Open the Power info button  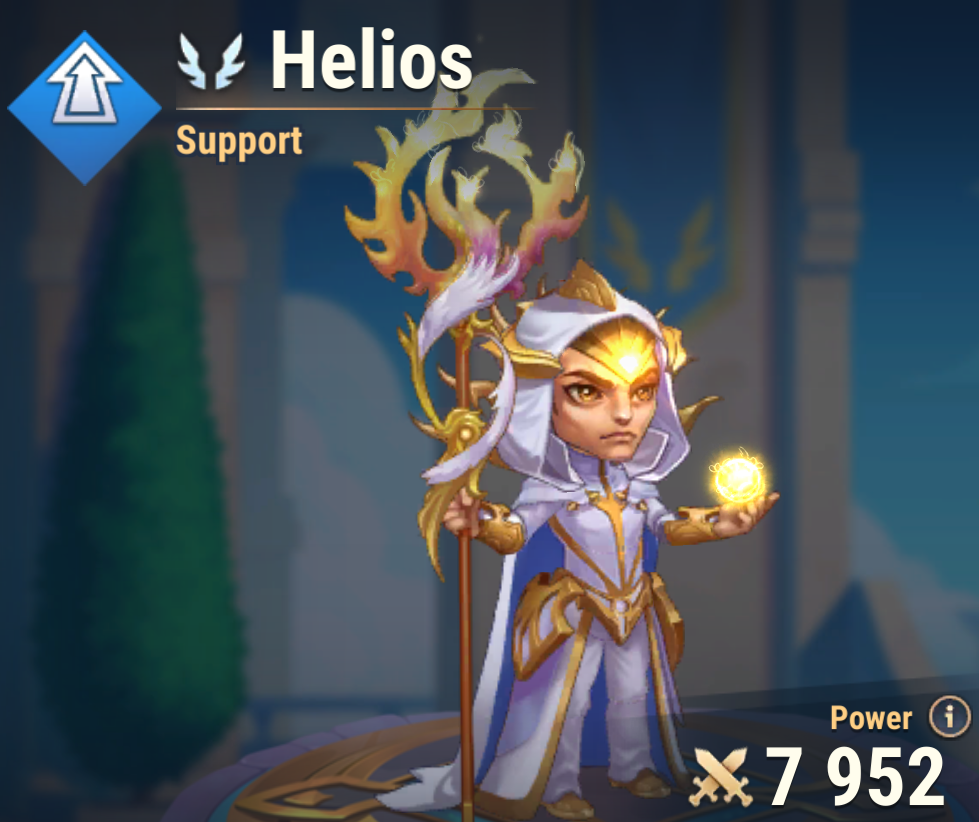[949, 716]
